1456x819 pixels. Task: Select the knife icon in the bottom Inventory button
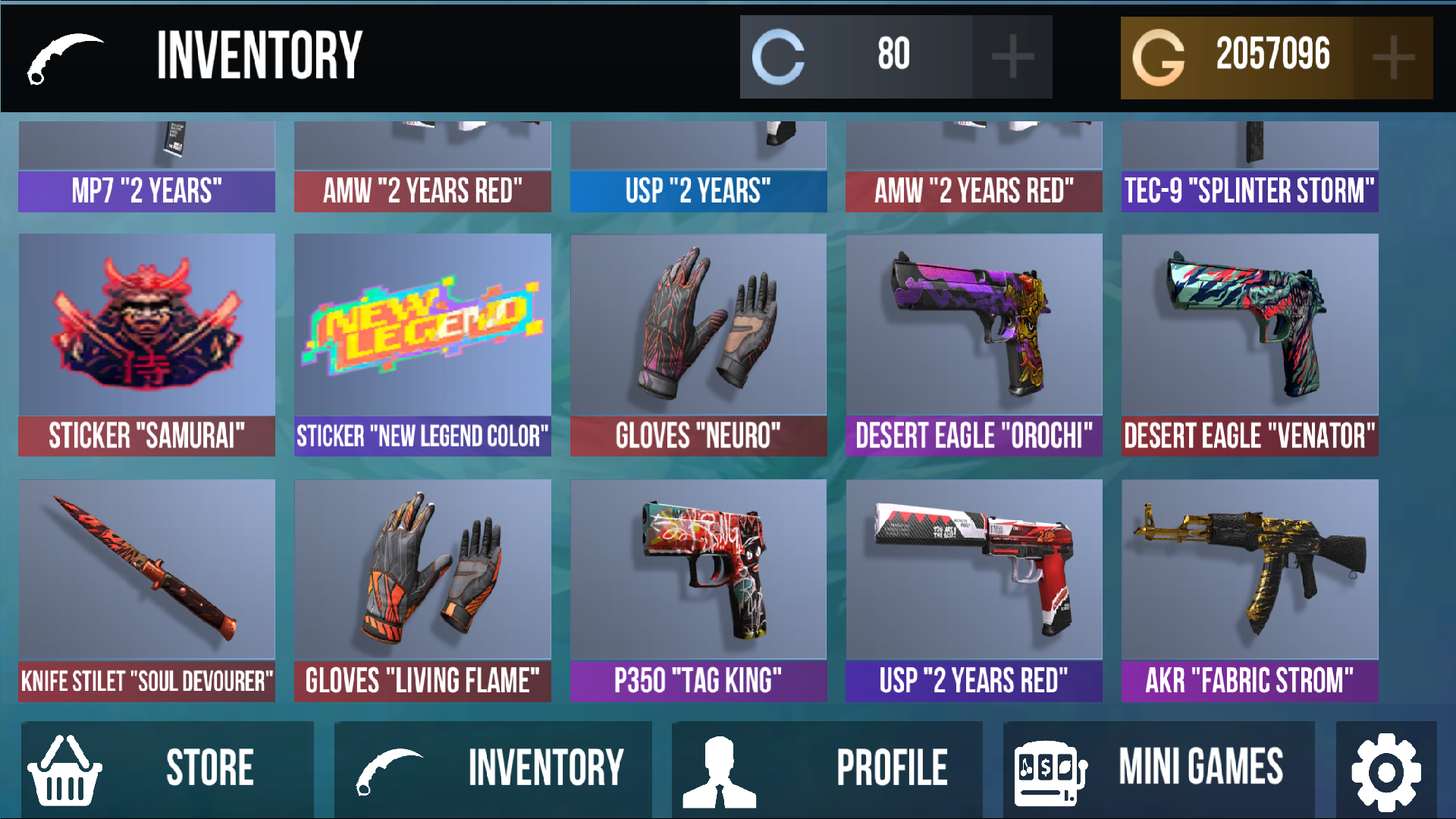point(388,767)
